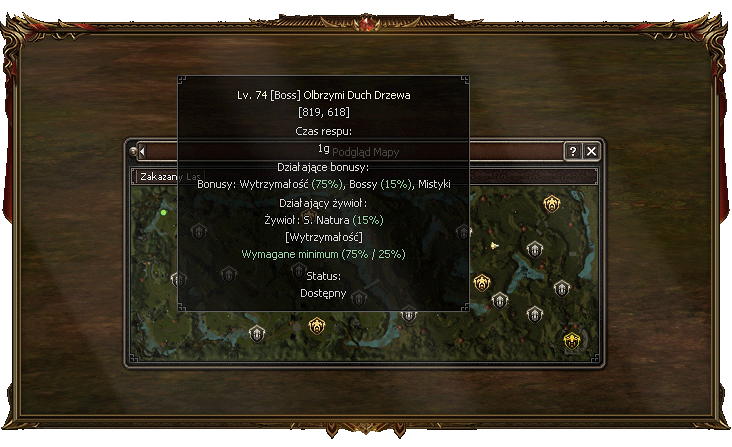Select the bright yellow shield boss marker
This screenshot has height=447, width=732.
click(572, 340)
